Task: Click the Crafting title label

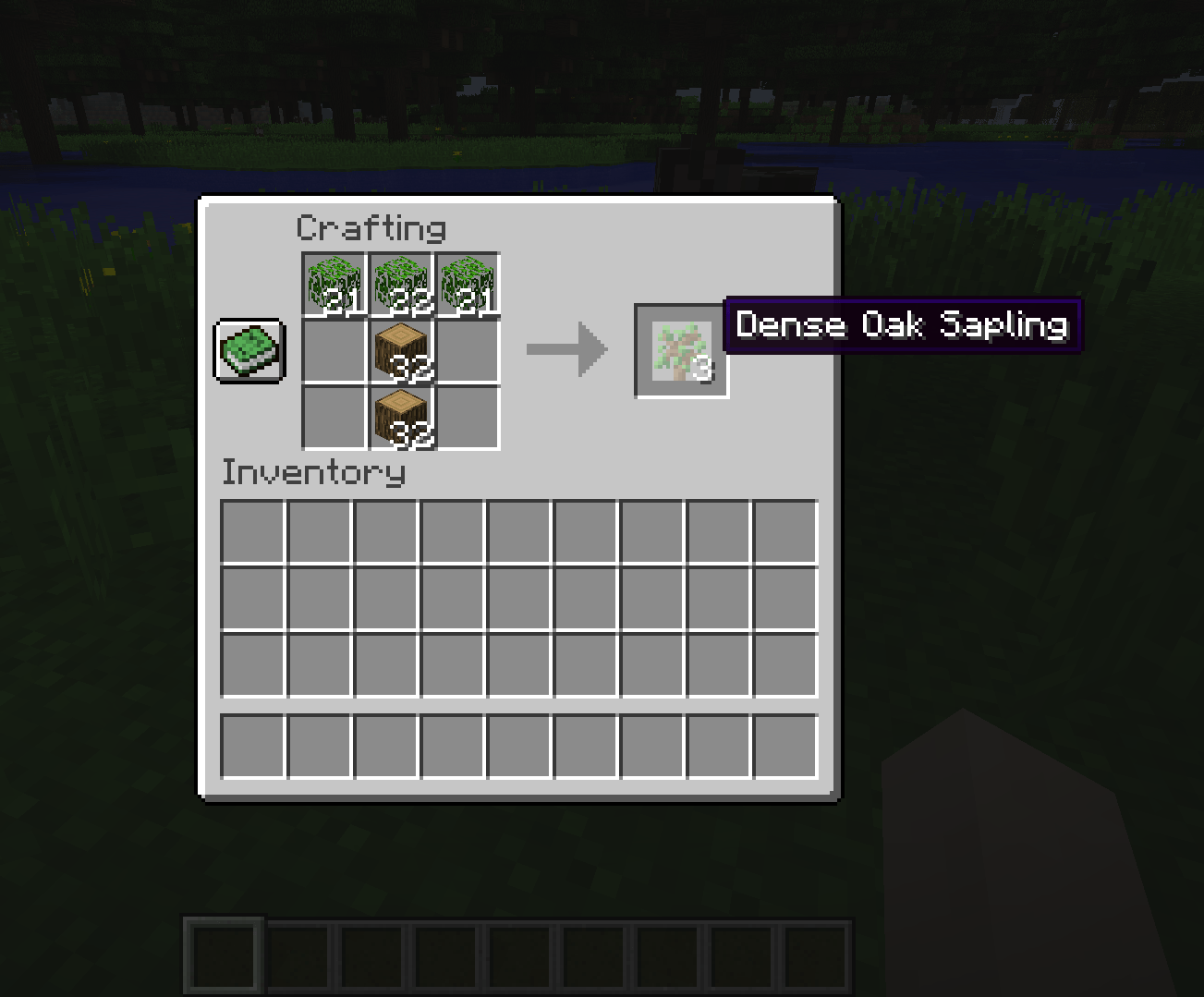Action: [x=371, y=226]
